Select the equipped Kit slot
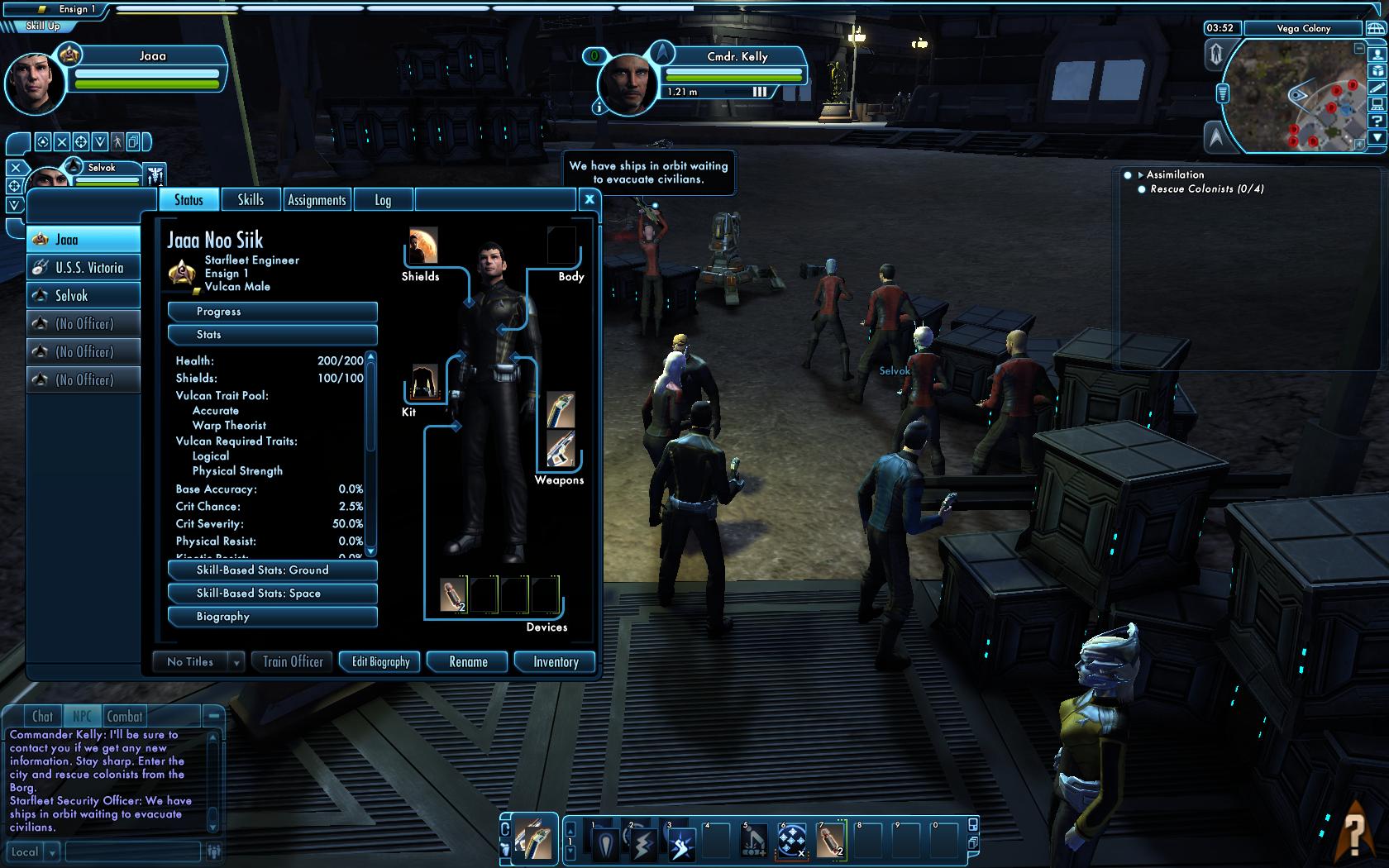 click(425, 383)
